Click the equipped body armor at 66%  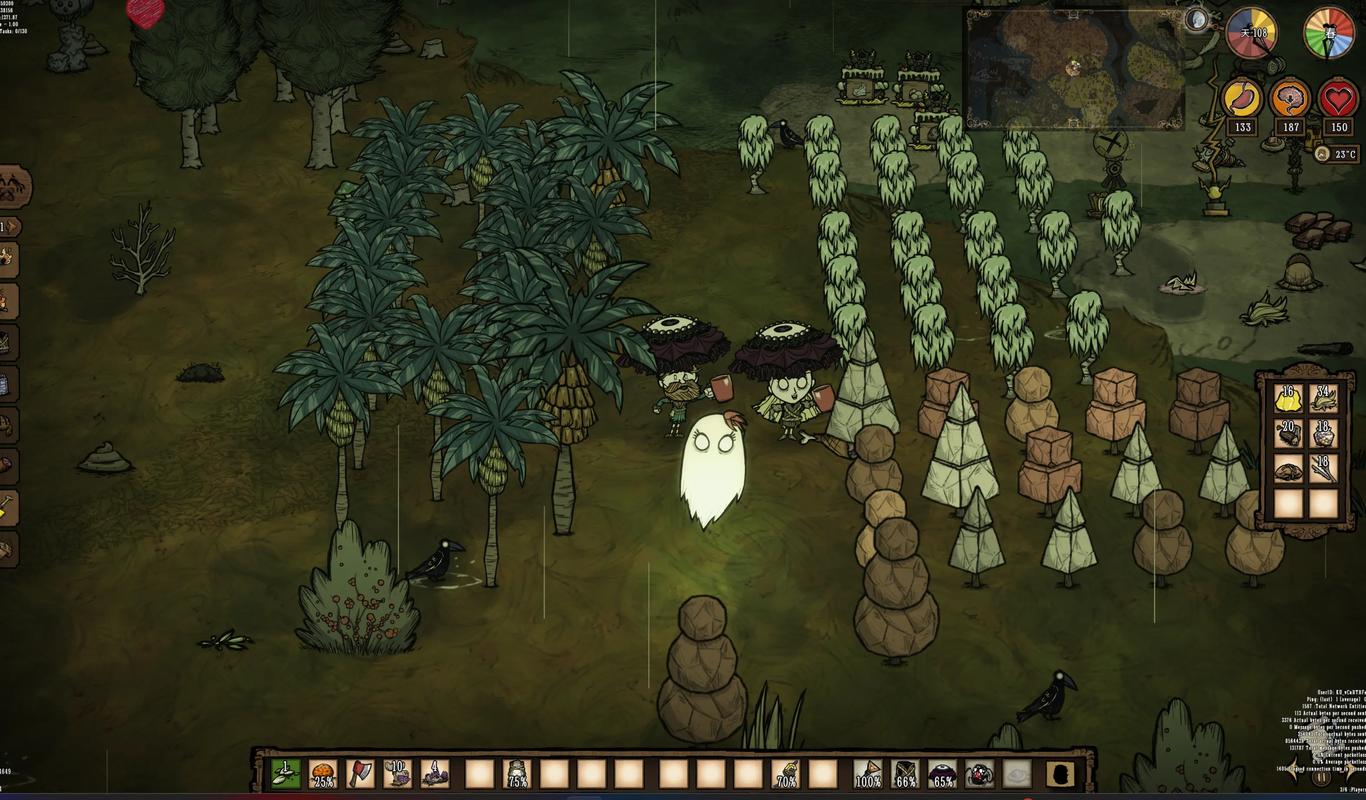click(905, 774)
